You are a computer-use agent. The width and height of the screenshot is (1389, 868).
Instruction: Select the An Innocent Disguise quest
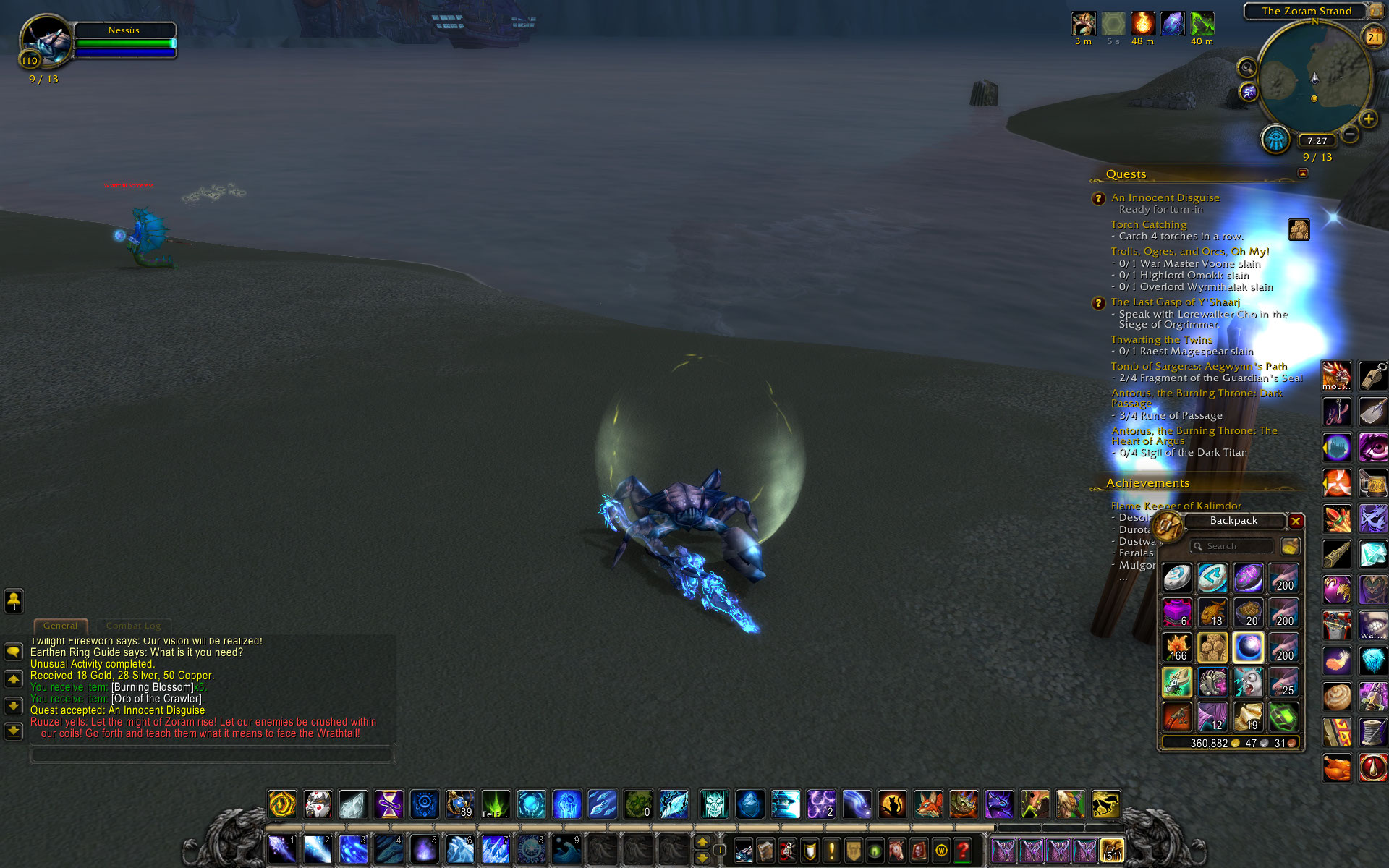[1165, 197]
